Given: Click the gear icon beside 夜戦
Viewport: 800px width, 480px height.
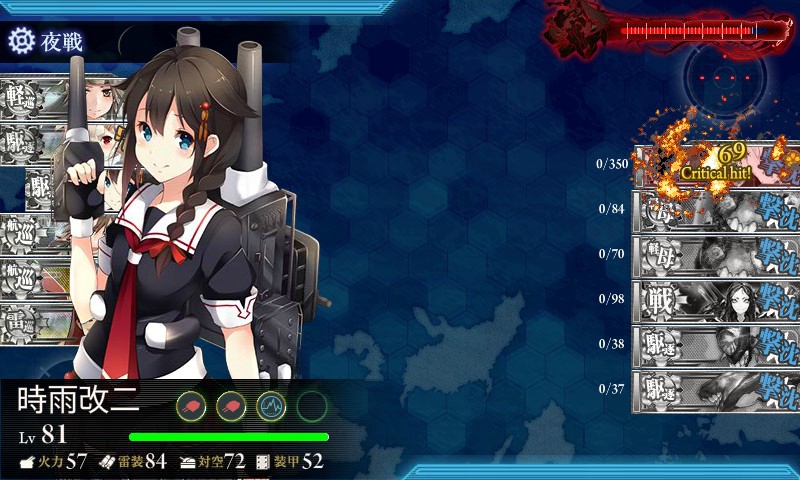Looking at the screenshot, I should (20, 41).
